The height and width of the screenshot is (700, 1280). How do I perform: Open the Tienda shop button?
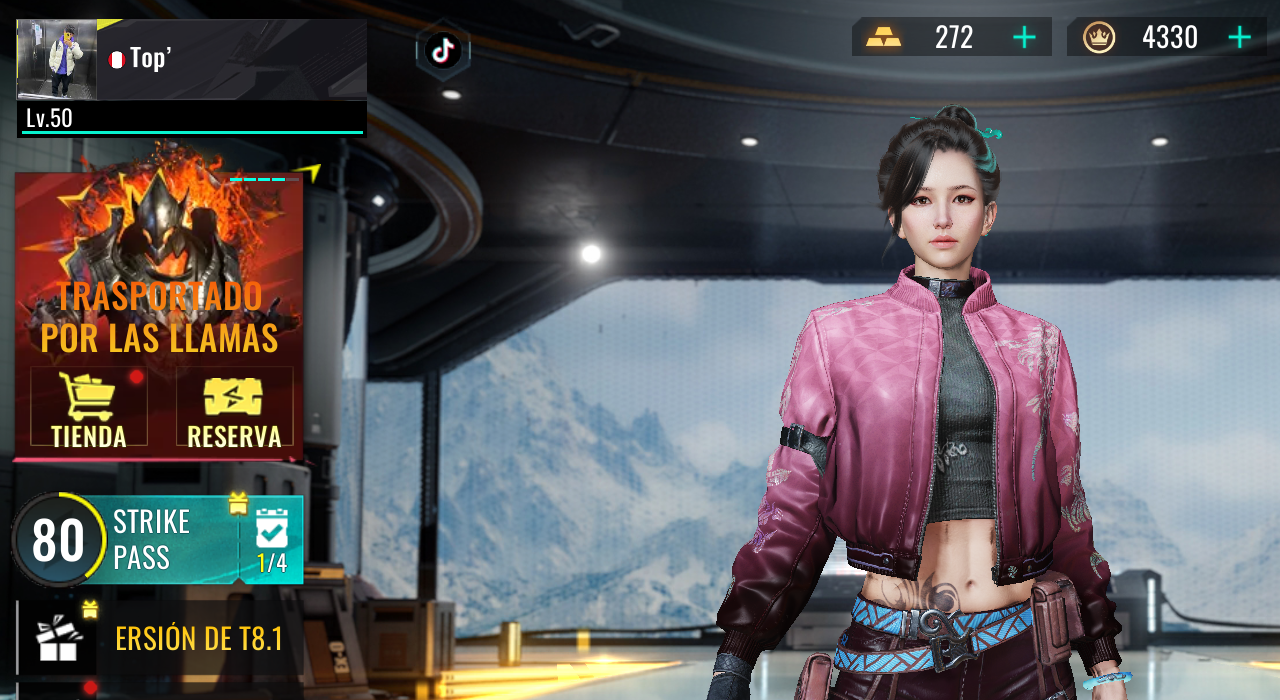click(89, 407)
